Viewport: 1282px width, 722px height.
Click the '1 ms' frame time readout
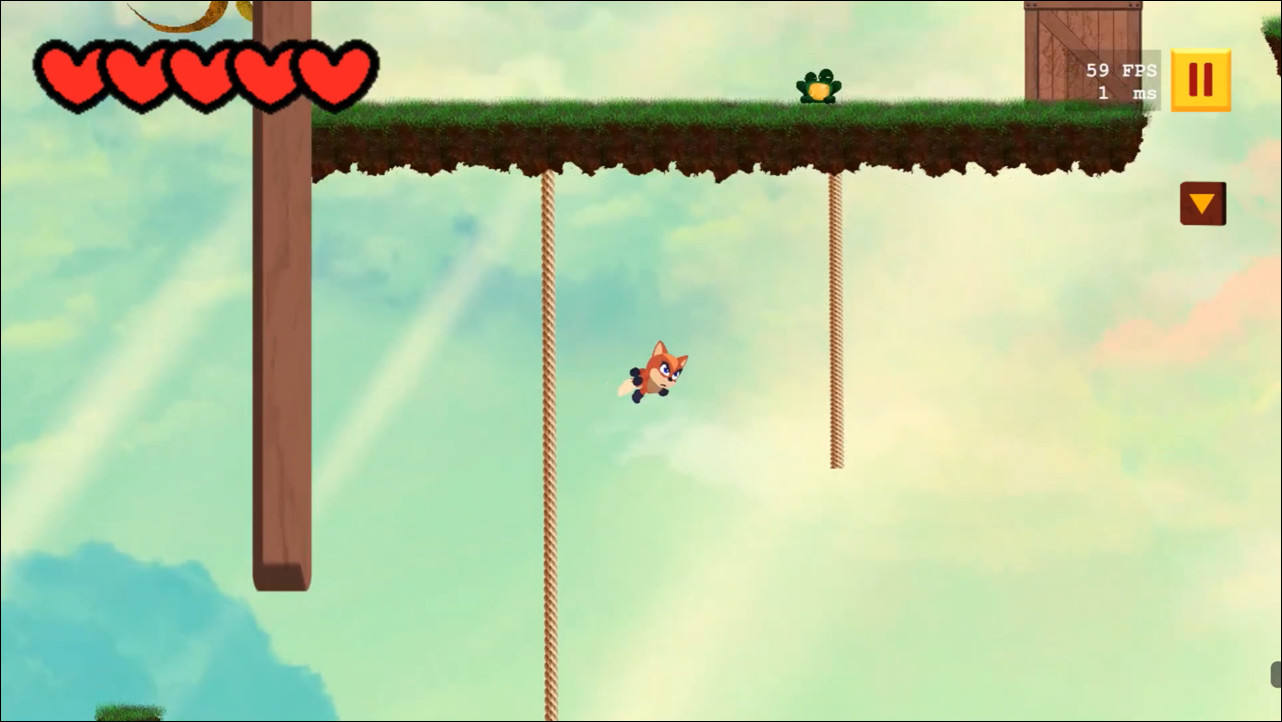click(1124, 92)
